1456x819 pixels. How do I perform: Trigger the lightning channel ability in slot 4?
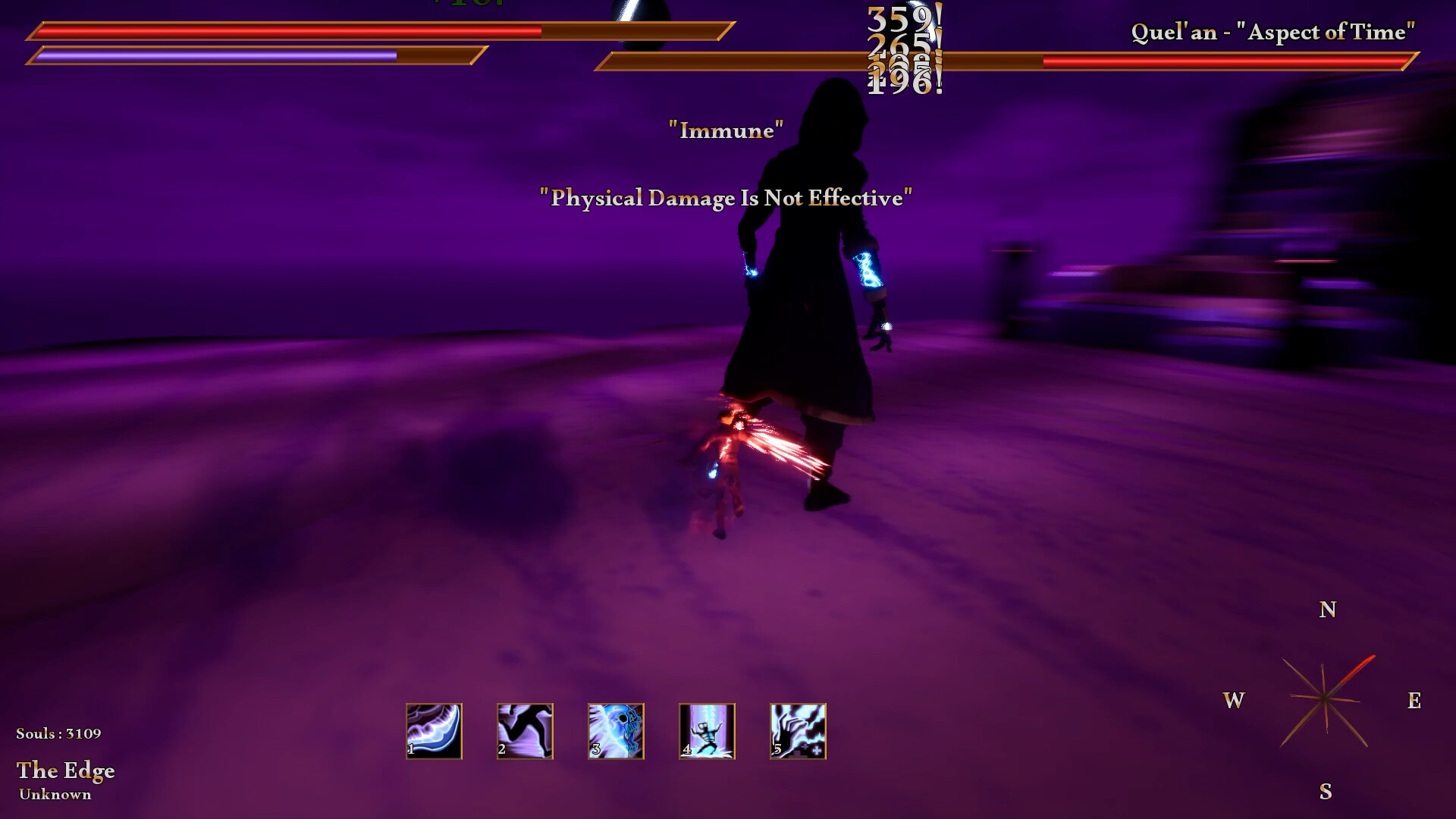coord(707,730)
